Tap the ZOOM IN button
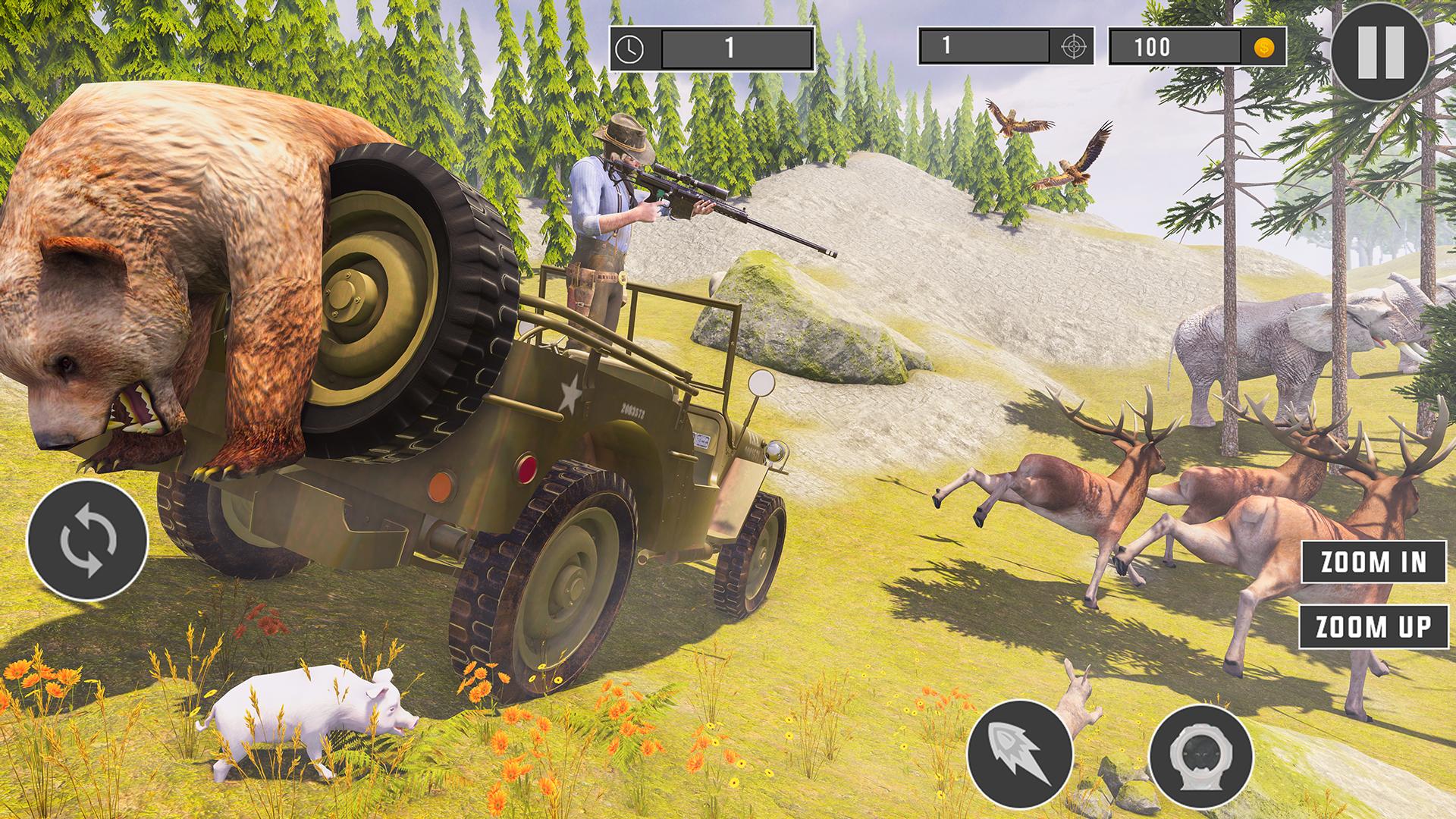Viewport: 1456px width, 819px height. [1374, 562]
